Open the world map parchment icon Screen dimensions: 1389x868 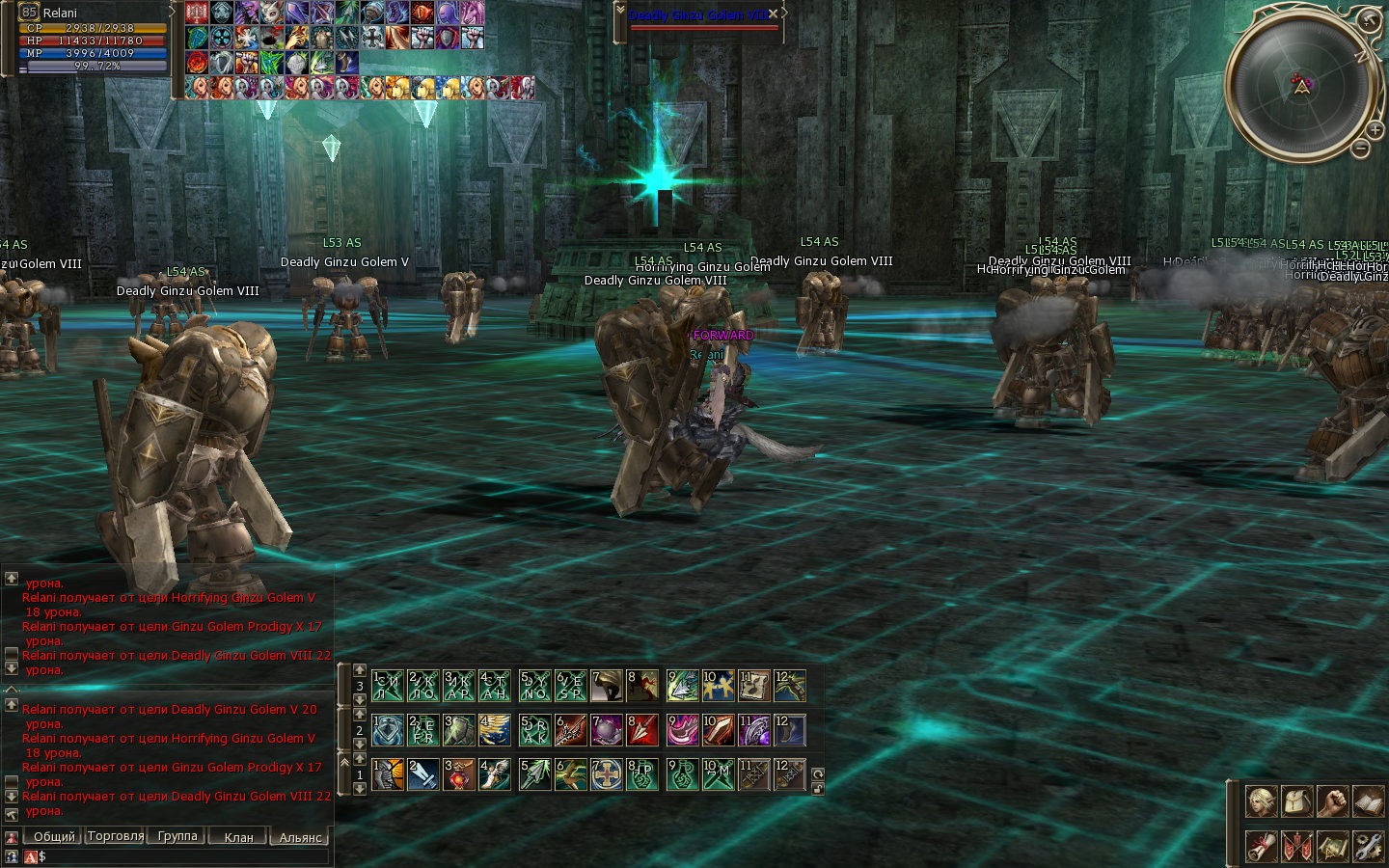[1332, 846]
